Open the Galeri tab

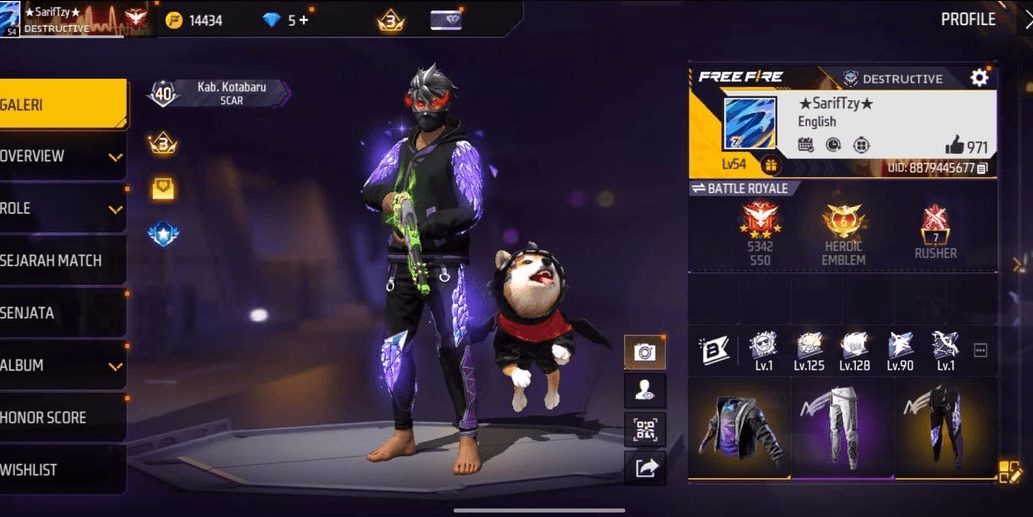[60, 104]
